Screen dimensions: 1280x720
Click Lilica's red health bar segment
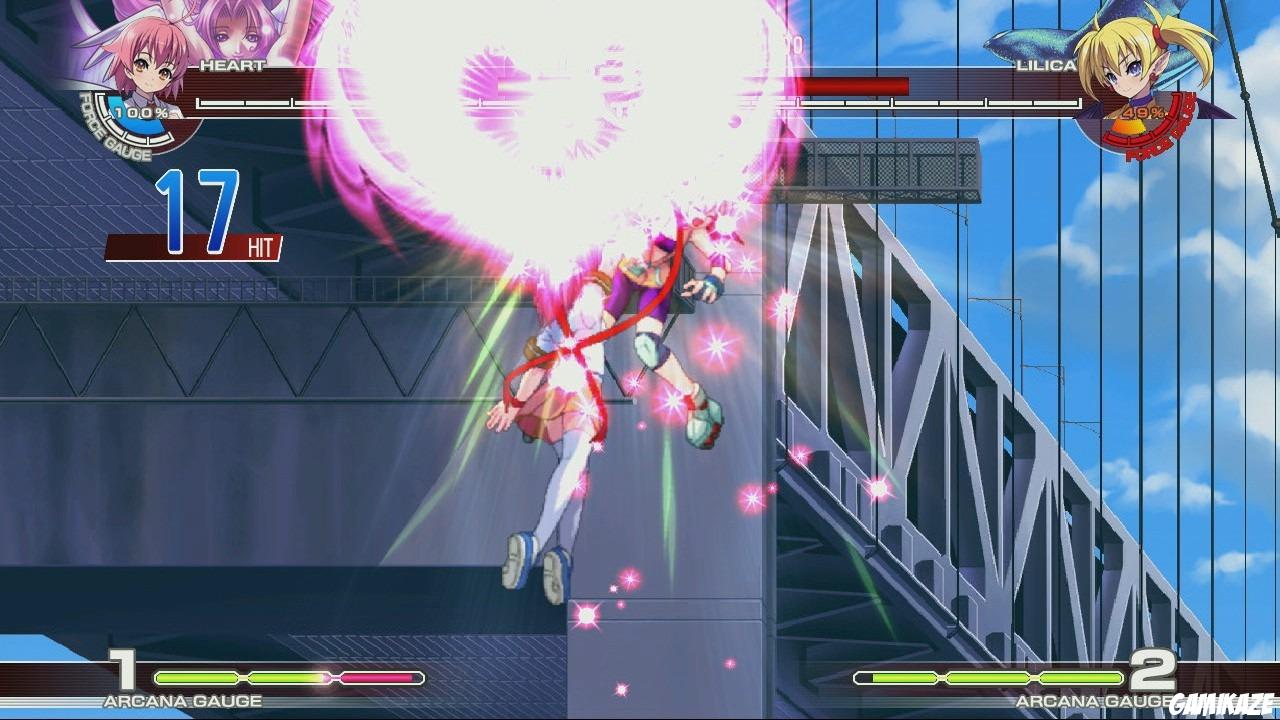(850, 85)
